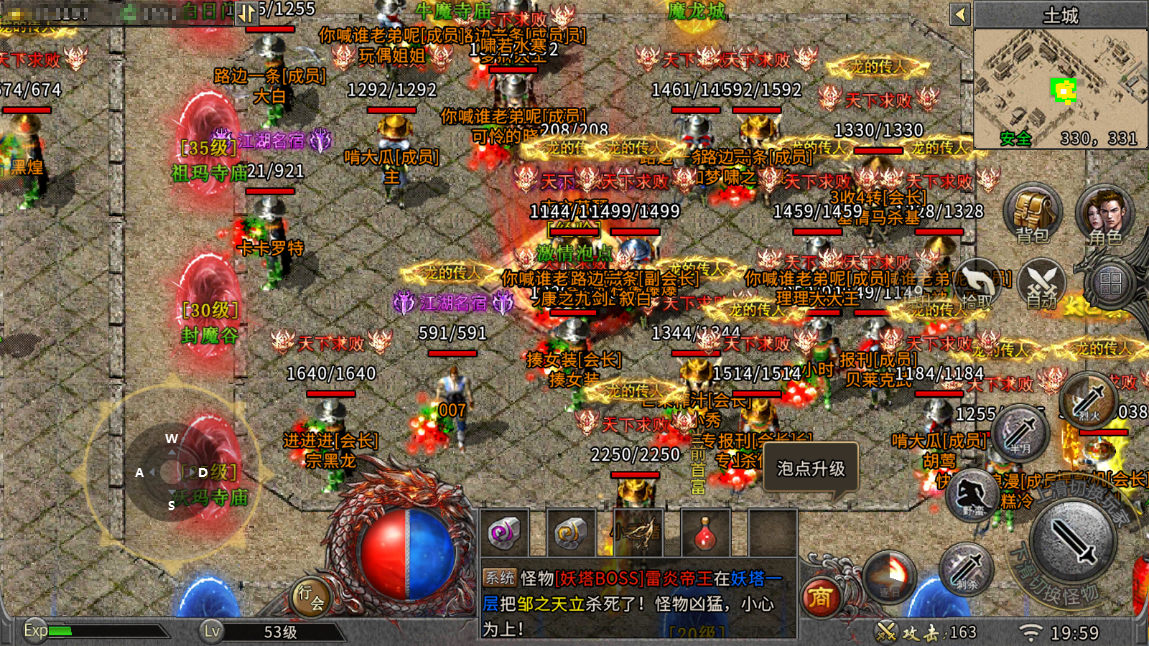Use the orange swirl scroll slot
This screenshot has width=1149, height=646.
pos(571,533)
